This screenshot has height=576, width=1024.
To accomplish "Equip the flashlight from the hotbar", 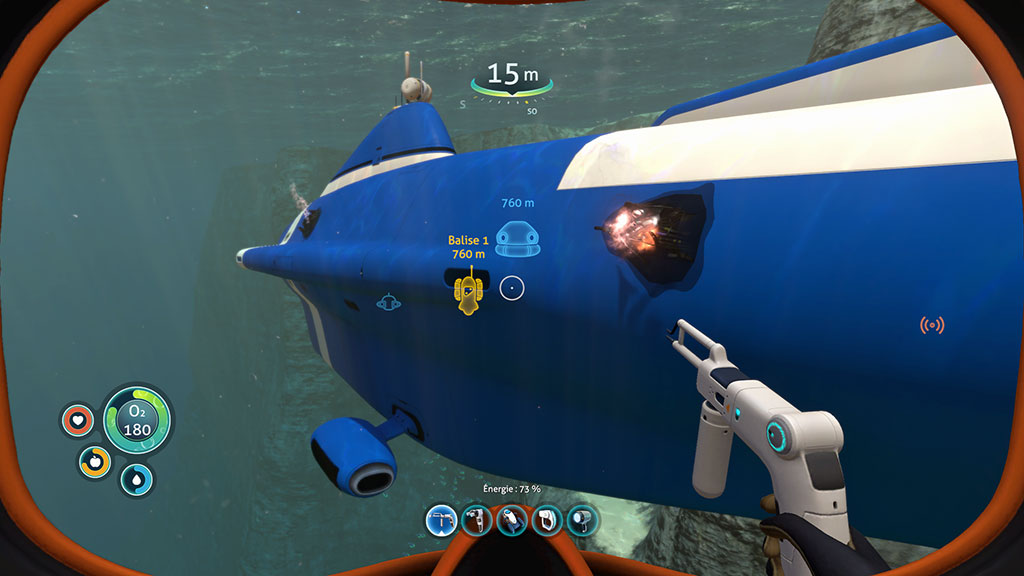I will [x=582, y=519].
